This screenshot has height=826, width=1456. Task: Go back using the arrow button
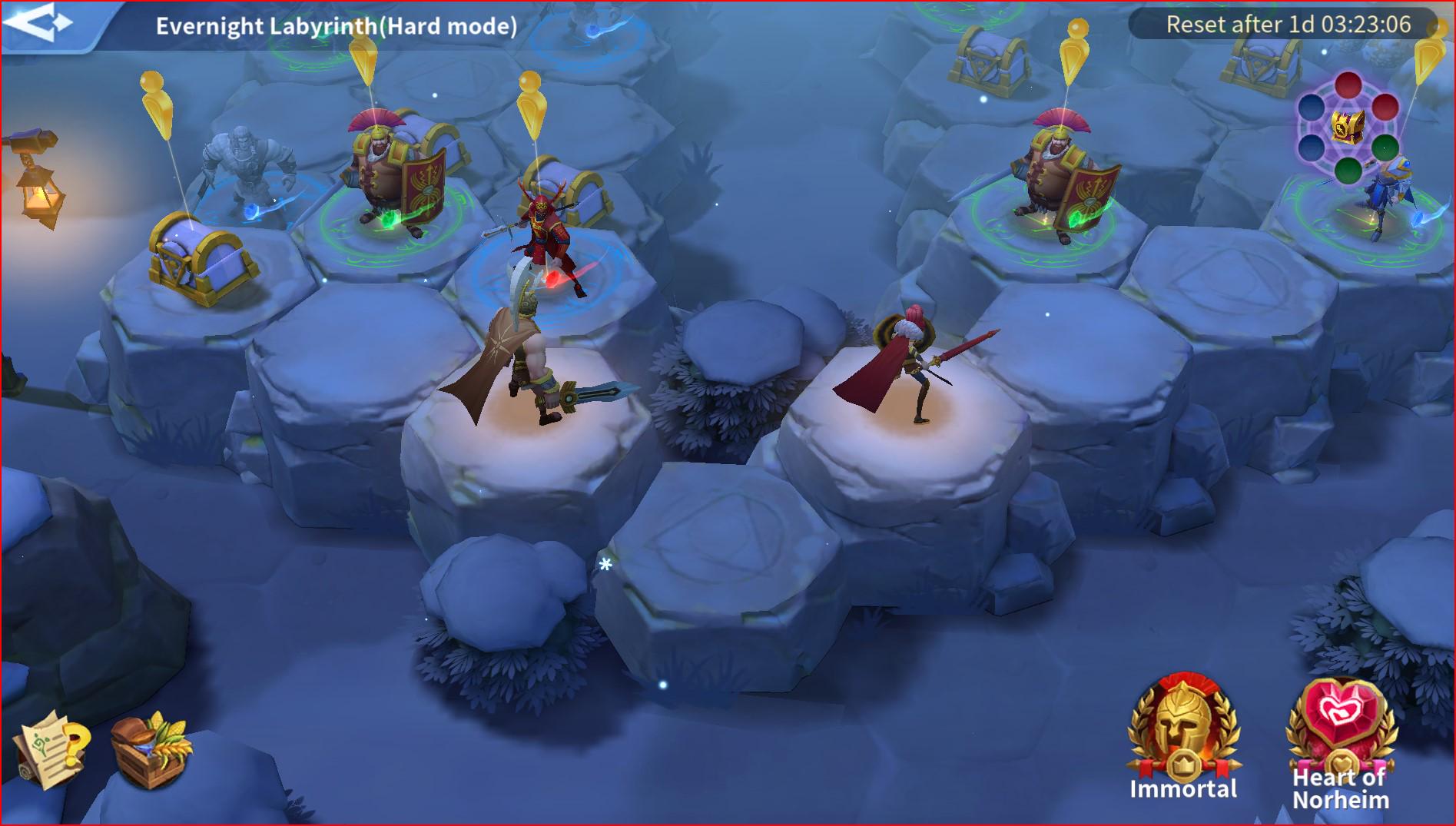40,23
